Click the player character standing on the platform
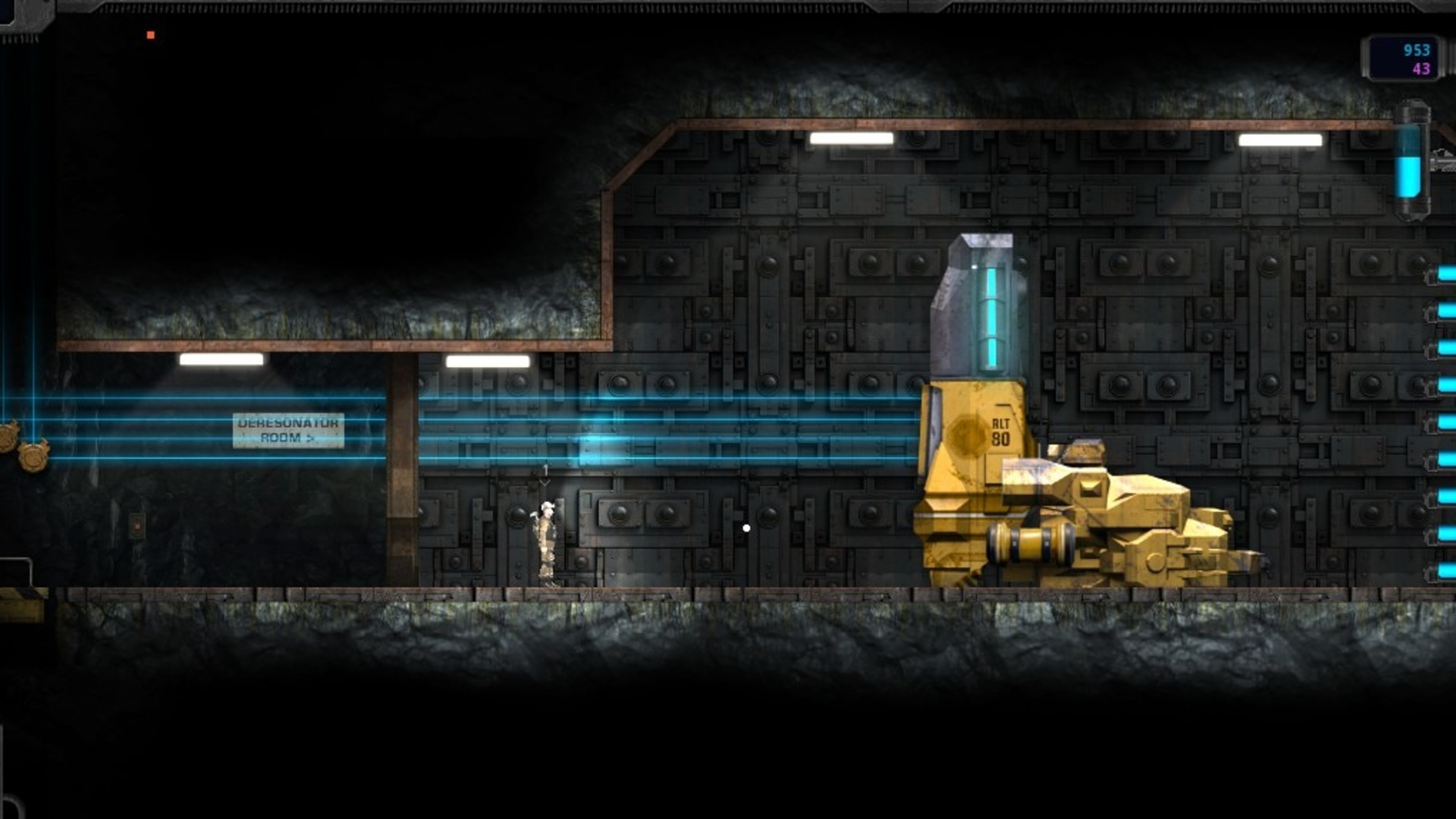Screen dimensions: 1456x819 (x=546, y=538)
